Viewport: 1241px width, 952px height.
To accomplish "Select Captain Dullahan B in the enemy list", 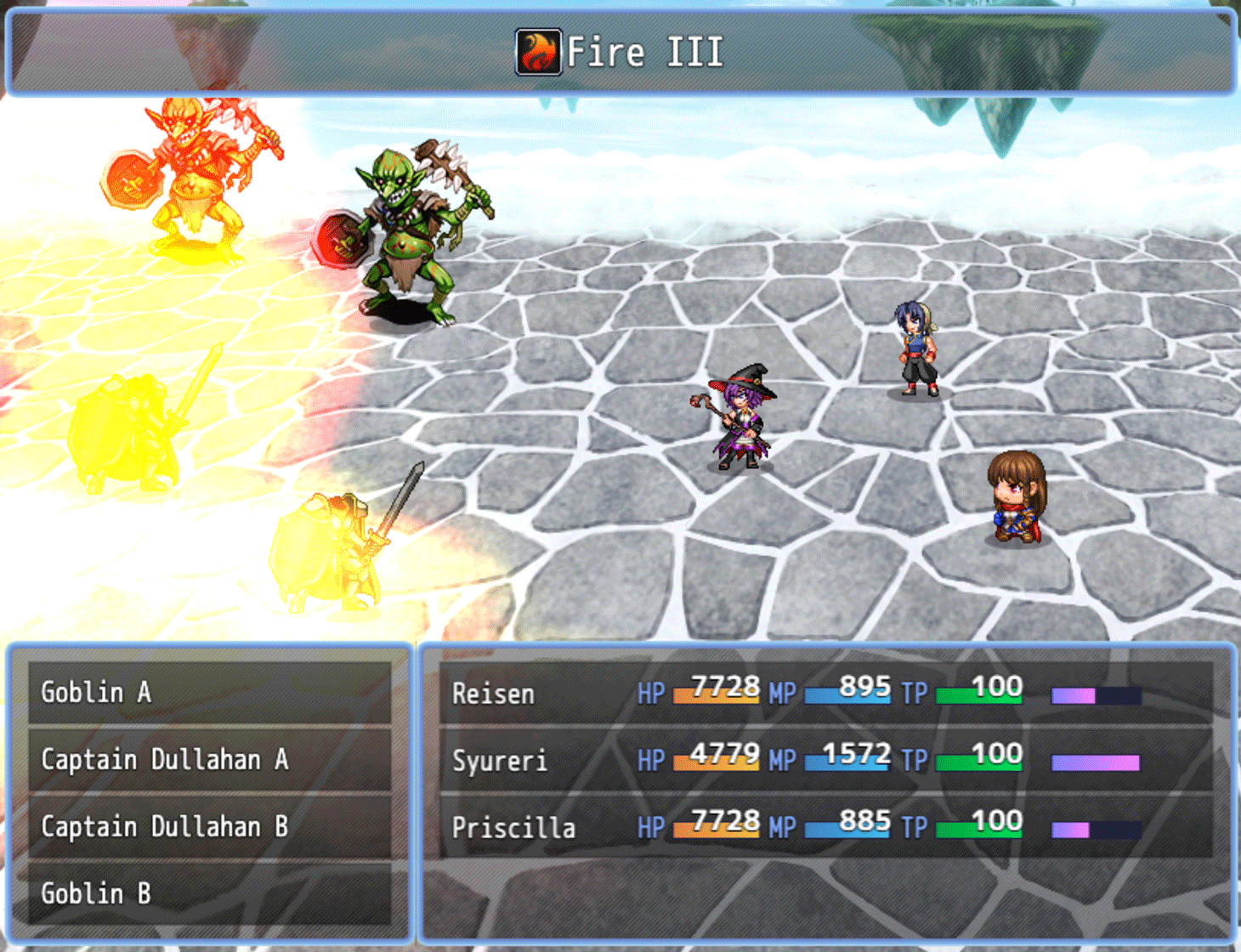I will tap(166, 826).
